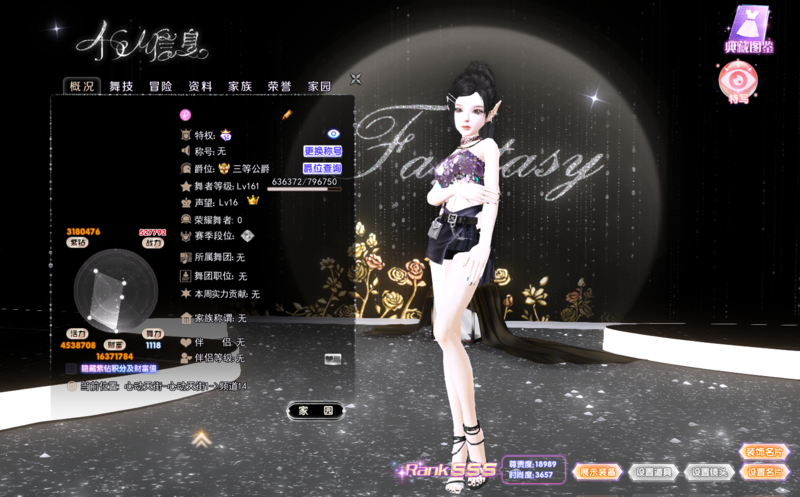Open 设置道具 settings

pyautogui.click(x=656, y=472)
